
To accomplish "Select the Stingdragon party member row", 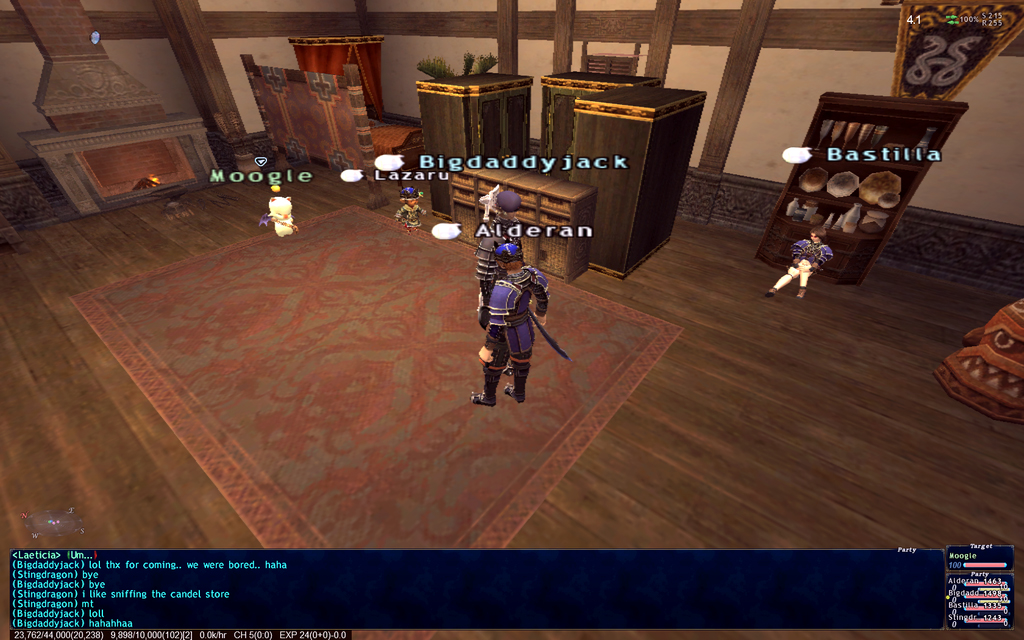I will pos(976,617).
